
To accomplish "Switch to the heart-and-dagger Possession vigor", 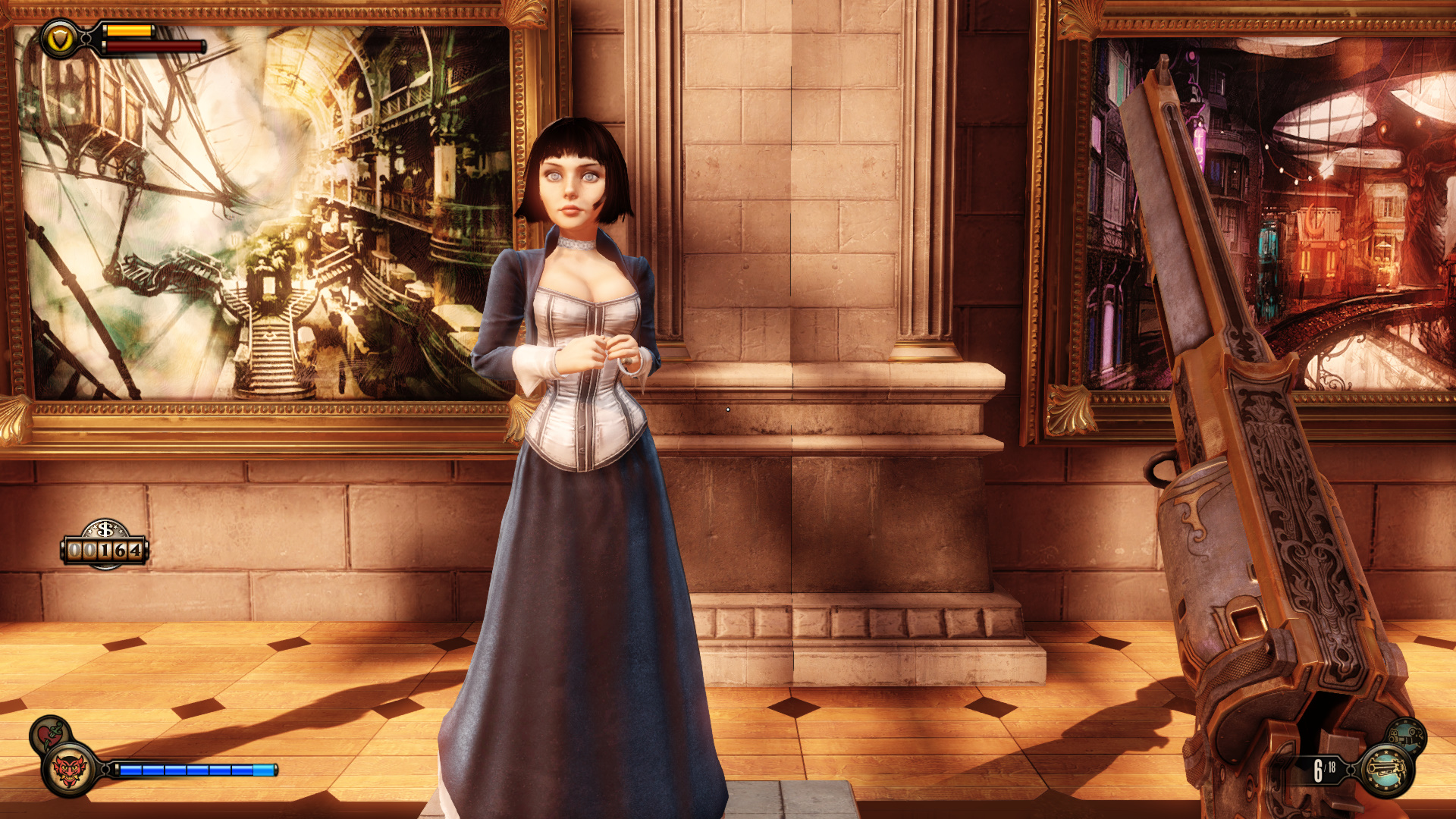I will (x=50, y=733).
